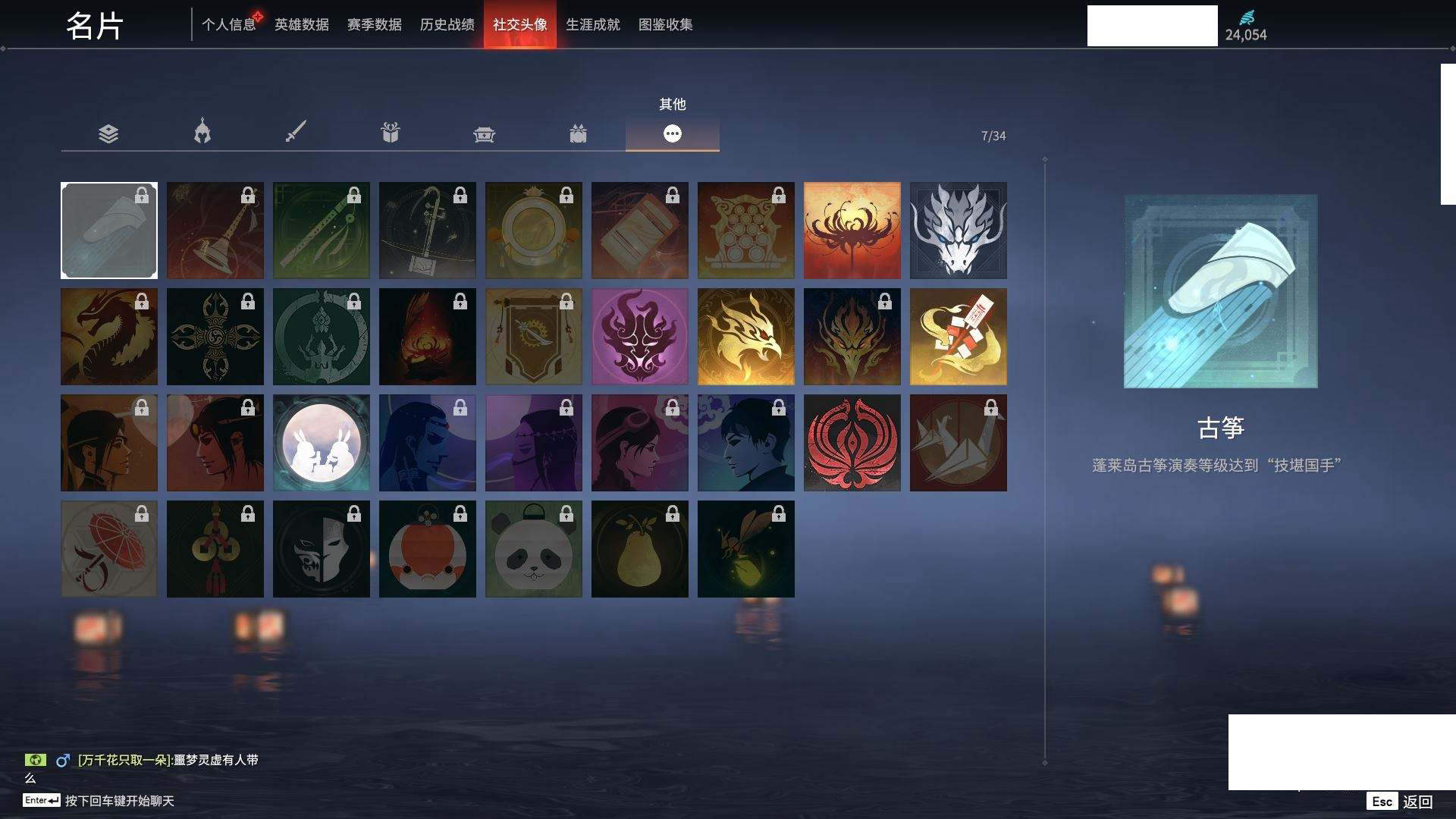Image resolution: width=1456 pixels, height=819 pixels.
Task: Switch to 英雄数据 tab
Action: 301,24
